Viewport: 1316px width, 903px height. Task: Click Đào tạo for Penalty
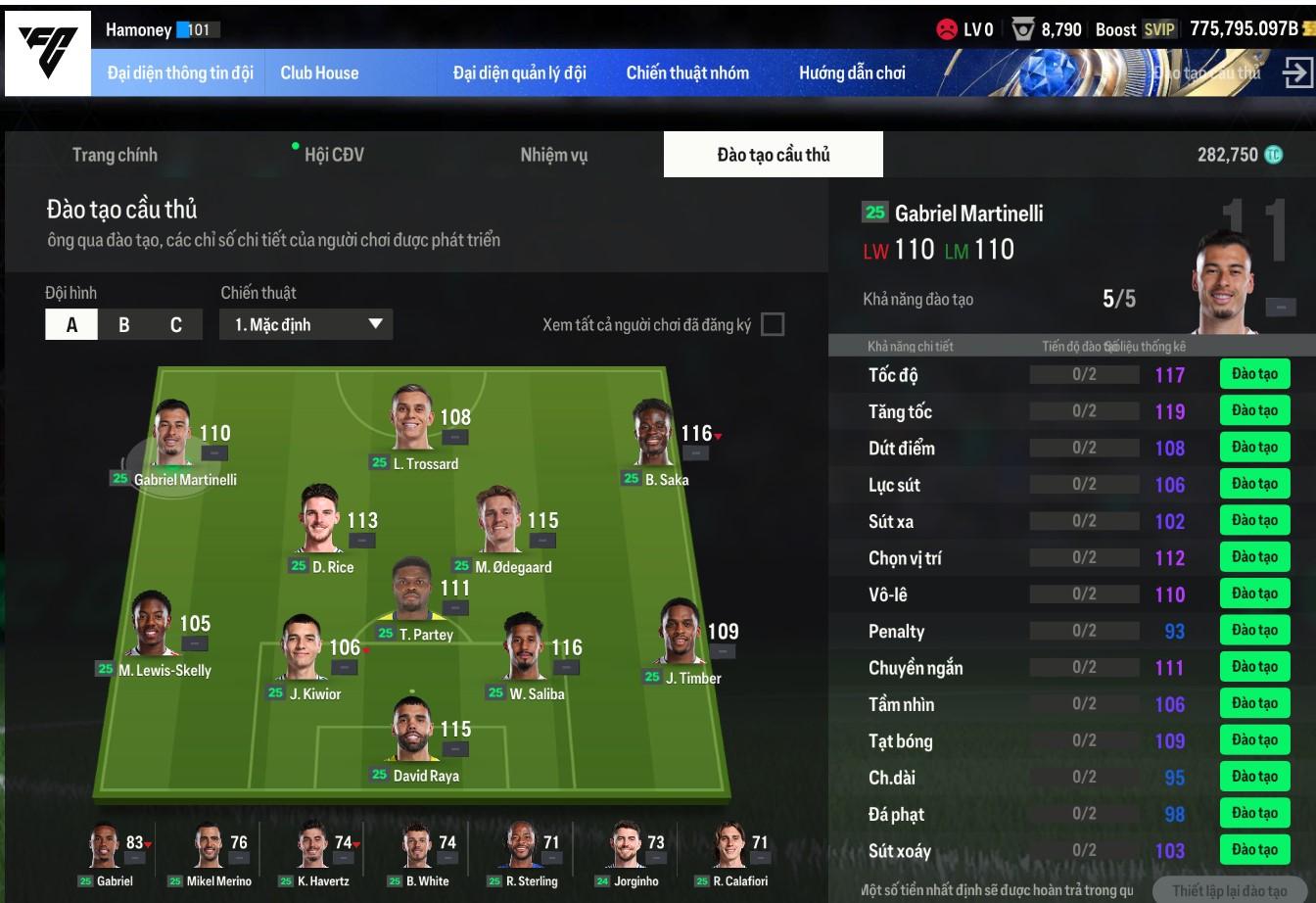(x=1254, y=631)
